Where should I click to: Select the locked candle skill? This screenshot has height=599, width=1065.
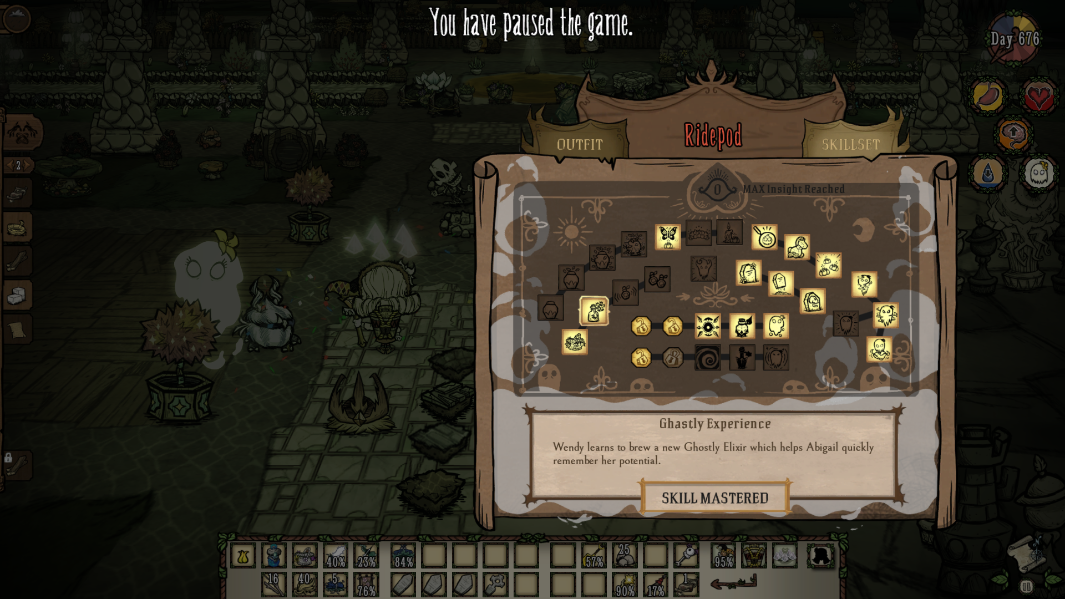coord(729,232)
